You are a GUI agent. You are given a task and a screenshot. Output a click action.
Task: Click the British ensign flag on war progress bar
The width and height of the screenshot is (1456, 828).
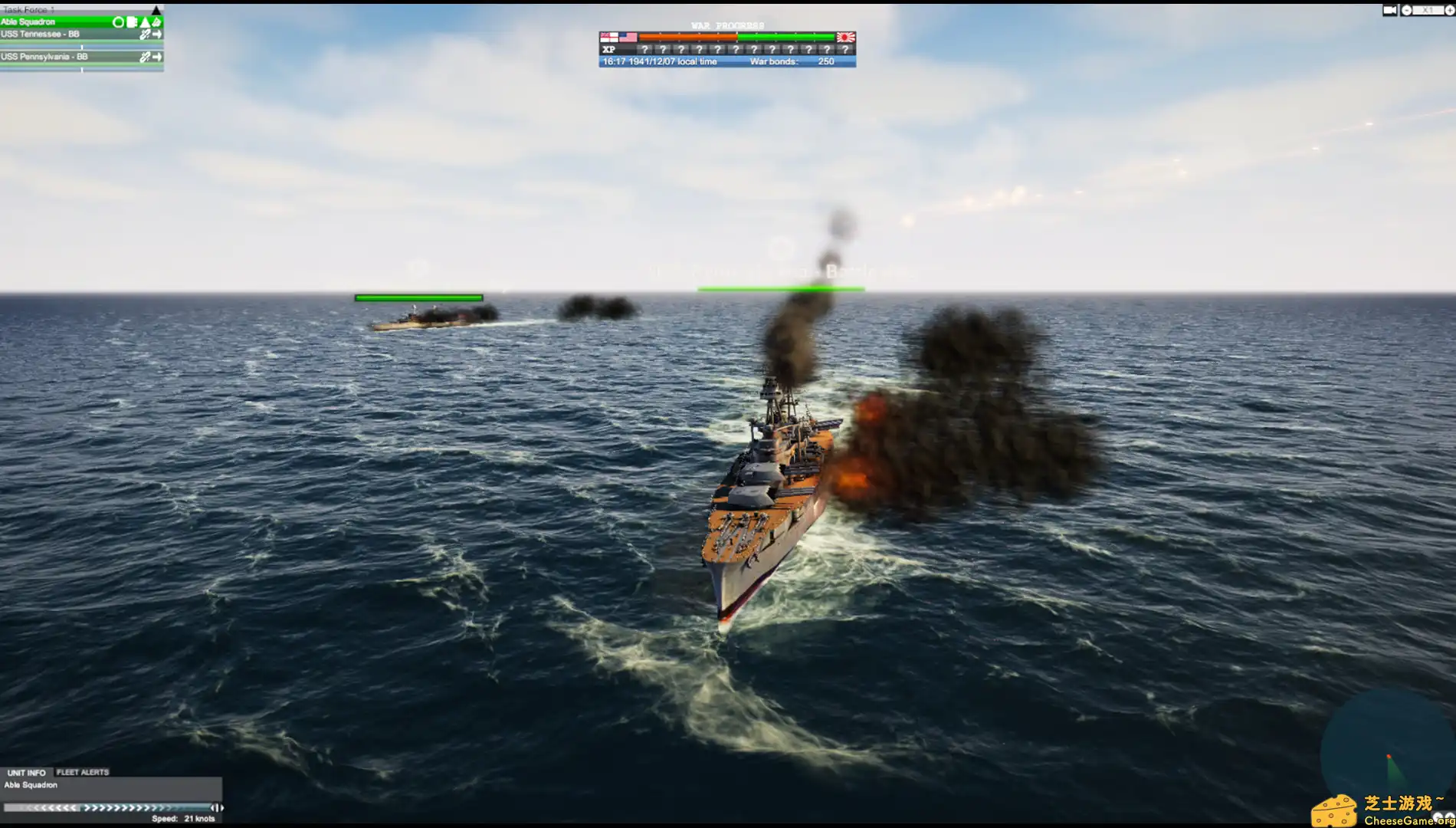[x=610, y=36]
